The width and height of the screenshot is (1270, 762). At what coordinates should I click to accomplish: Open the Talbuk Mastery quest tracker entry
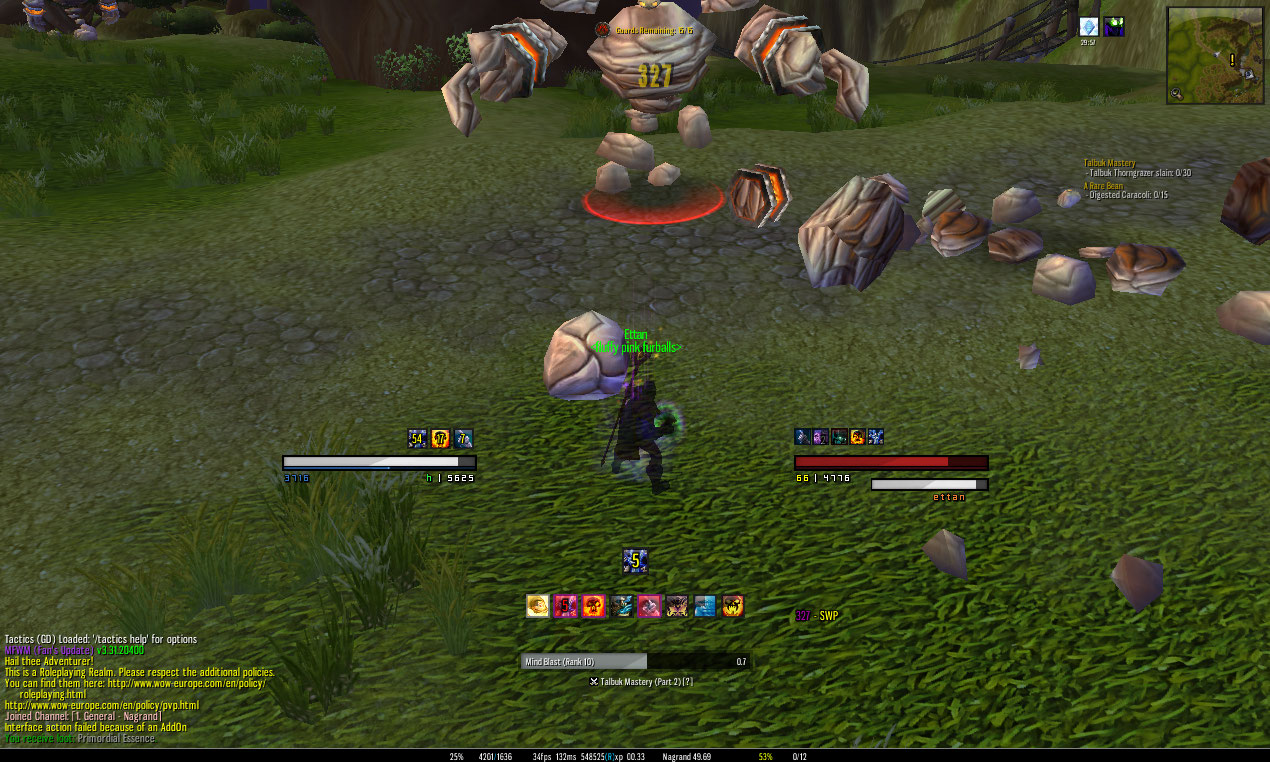(1109, 163)
